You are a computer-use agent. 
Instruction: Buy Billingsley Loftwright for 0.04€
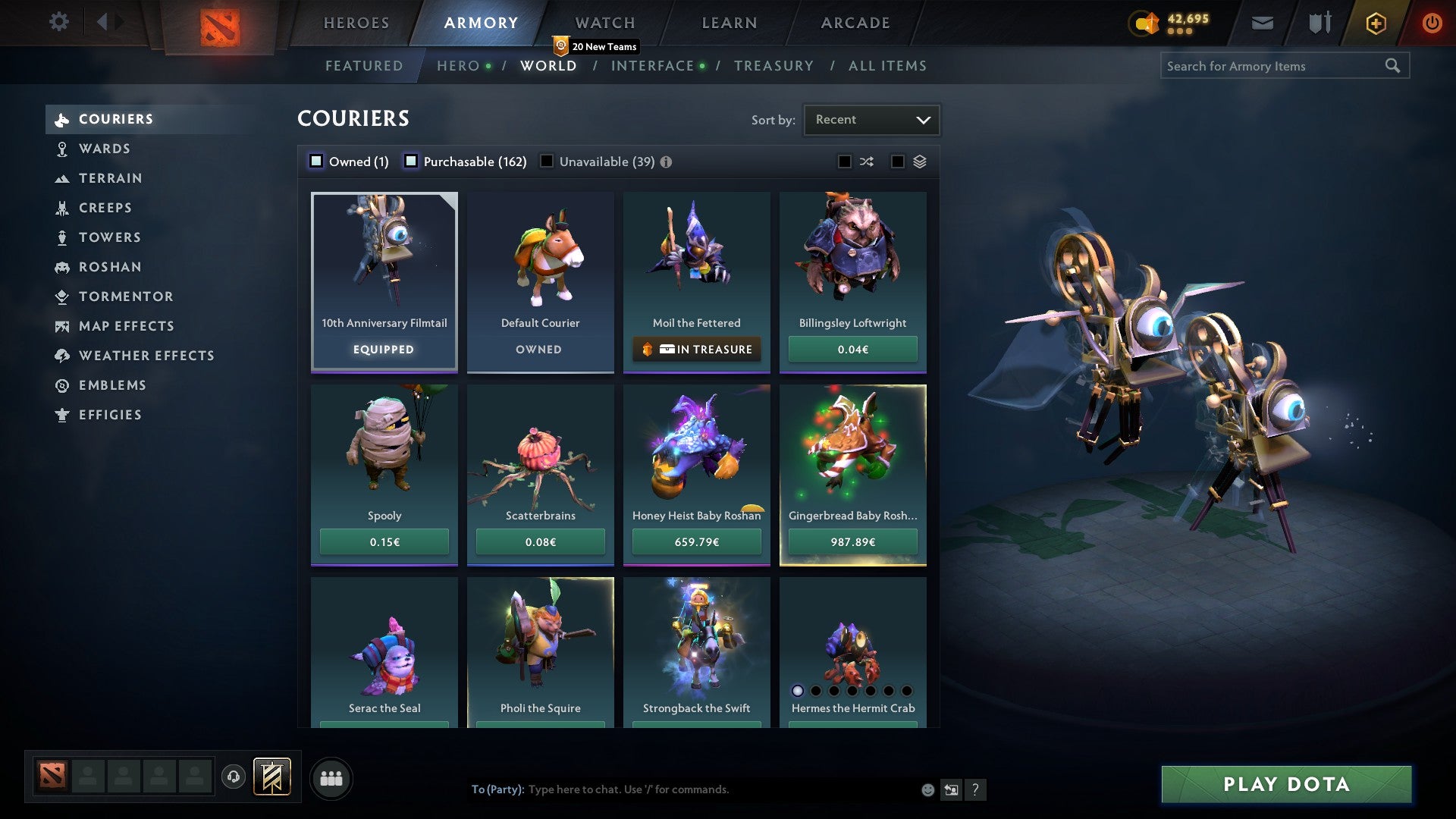(x=852, y=349)
